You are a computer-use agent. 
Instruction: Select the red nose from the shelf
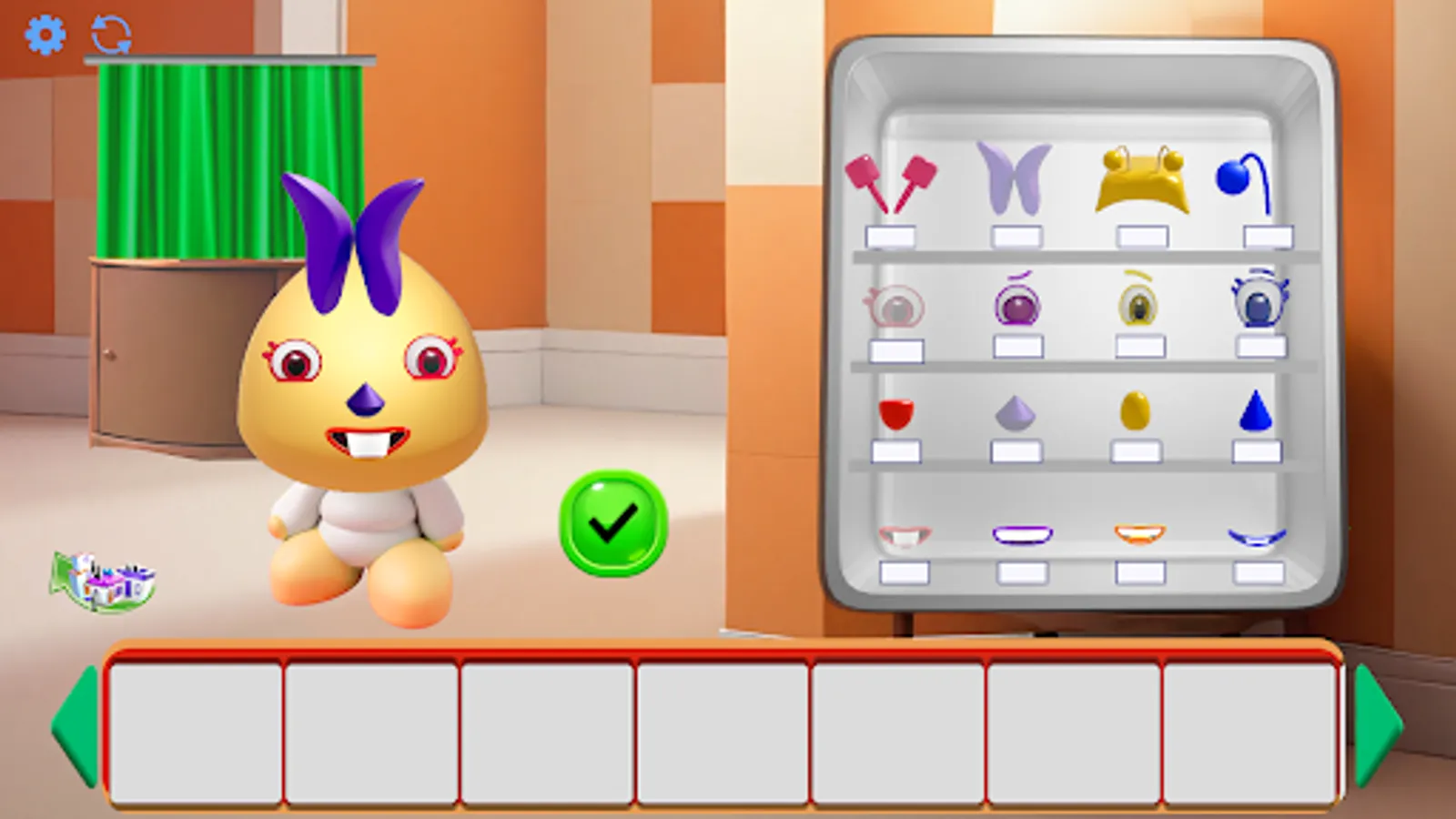coord(898,414)
